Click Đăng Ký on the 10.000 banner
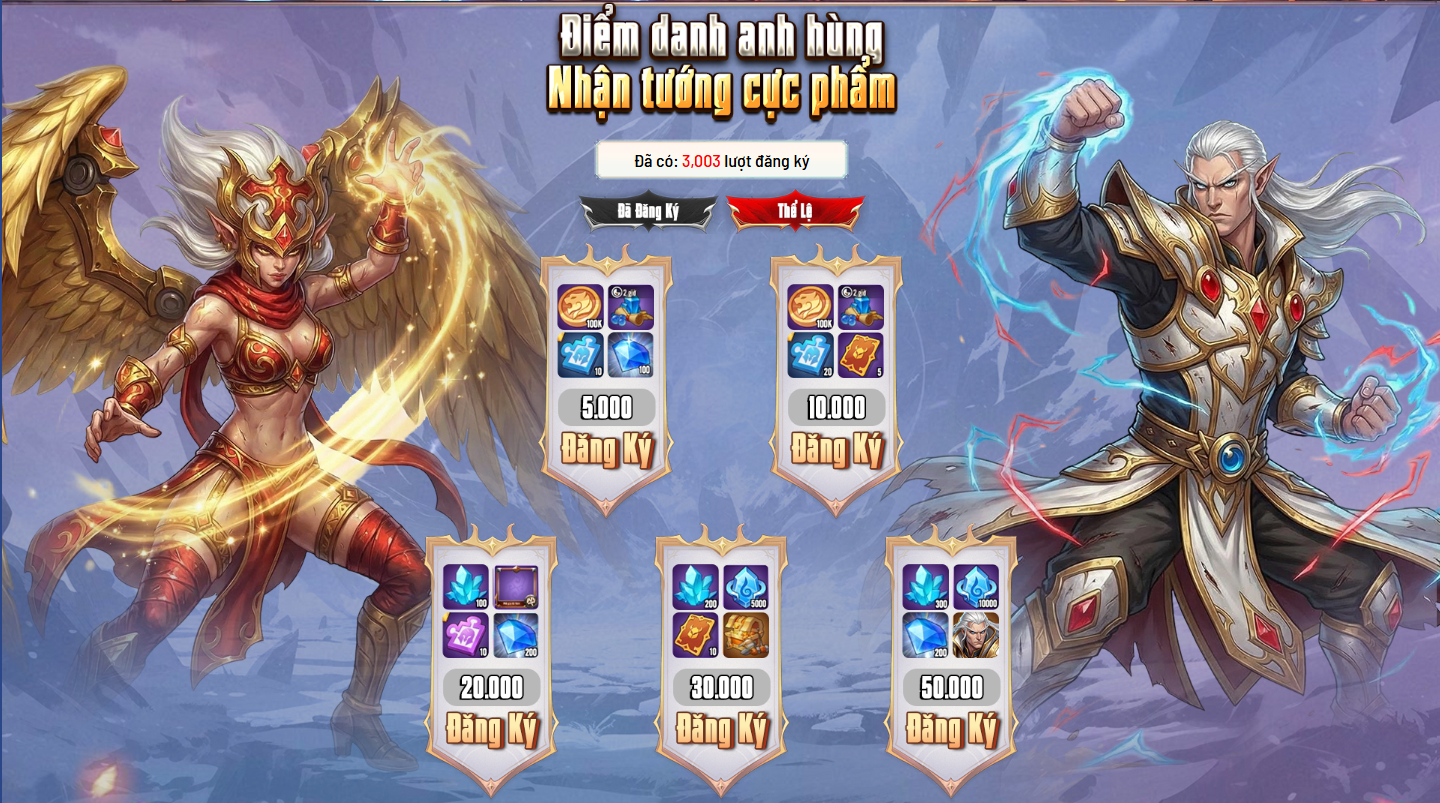The width and height of the screenshot is (1440, 803). [836, 450]
